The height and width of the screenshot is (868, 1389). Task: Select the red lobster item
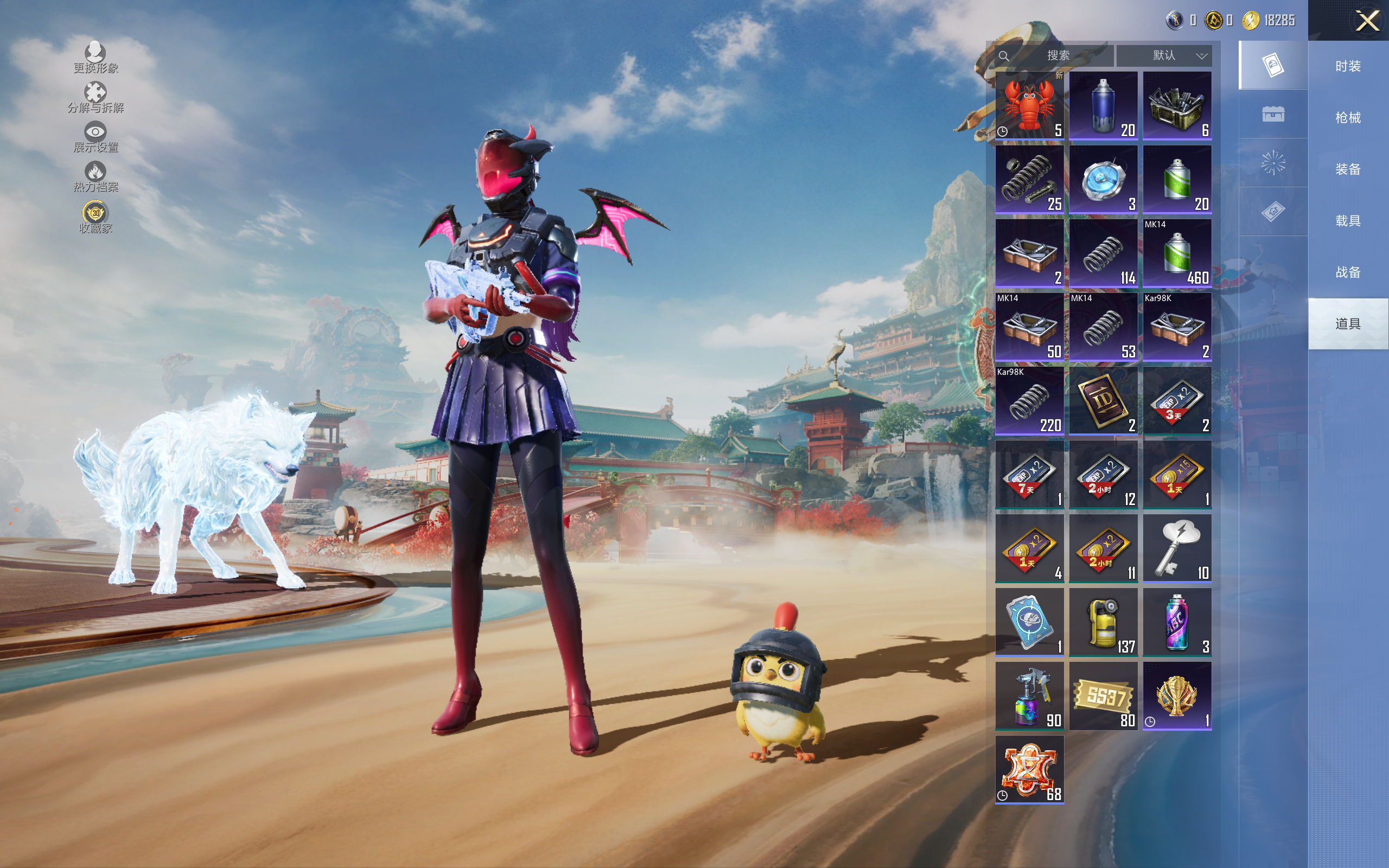pos(1029,106)
